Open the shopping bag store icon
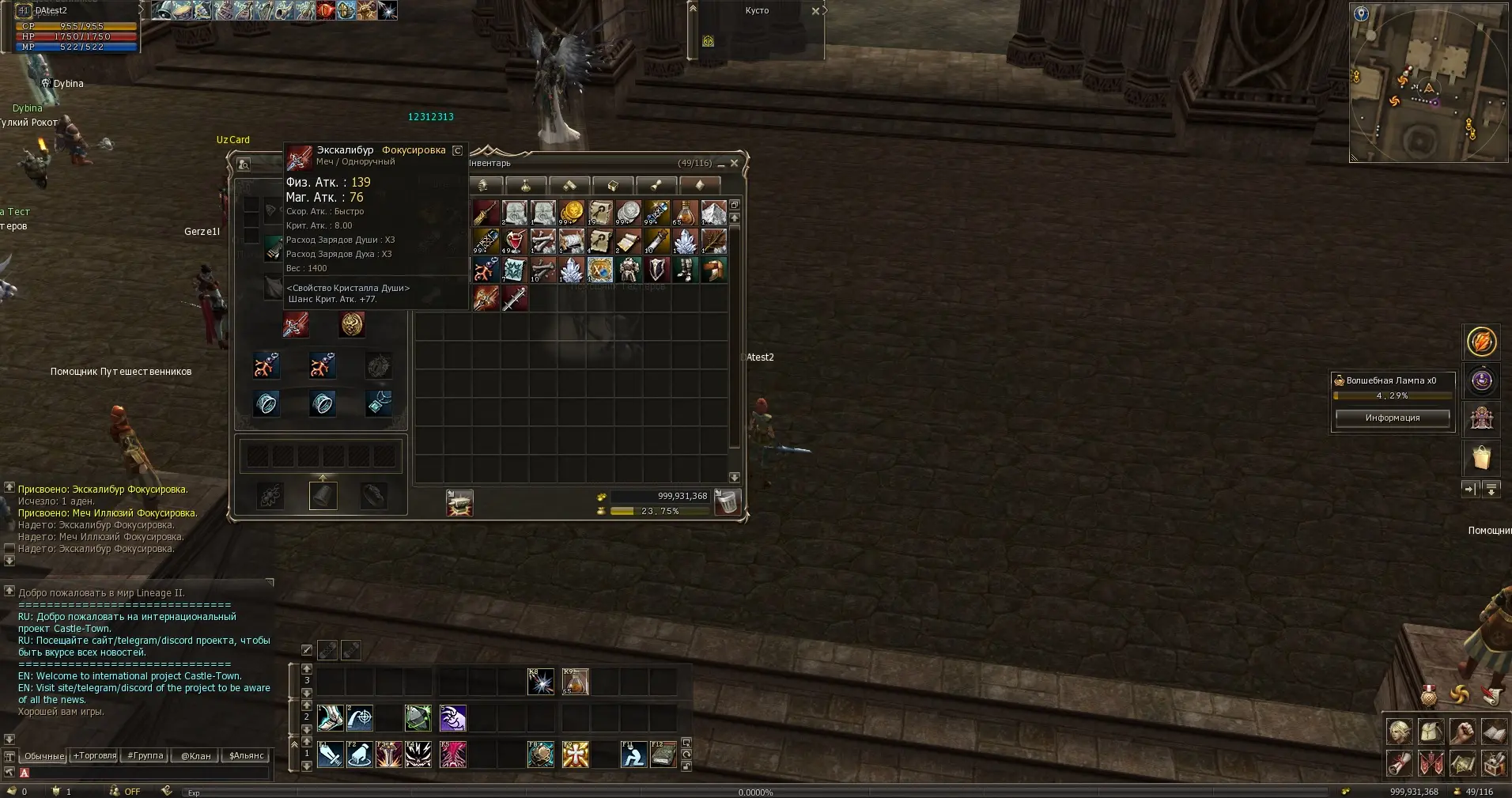 tap(1481, 457)
